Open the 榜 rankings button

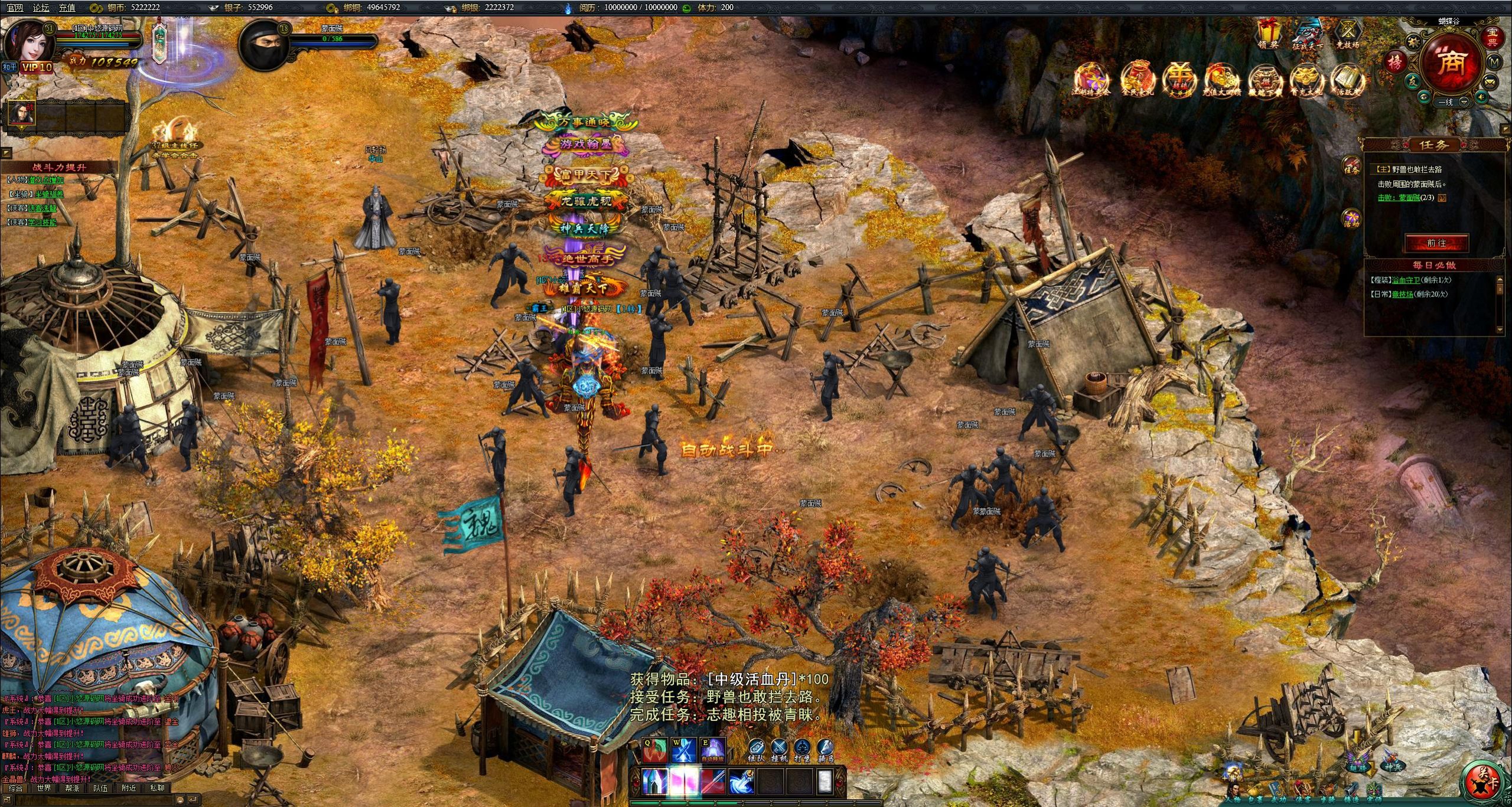[x=1395, y=62]
